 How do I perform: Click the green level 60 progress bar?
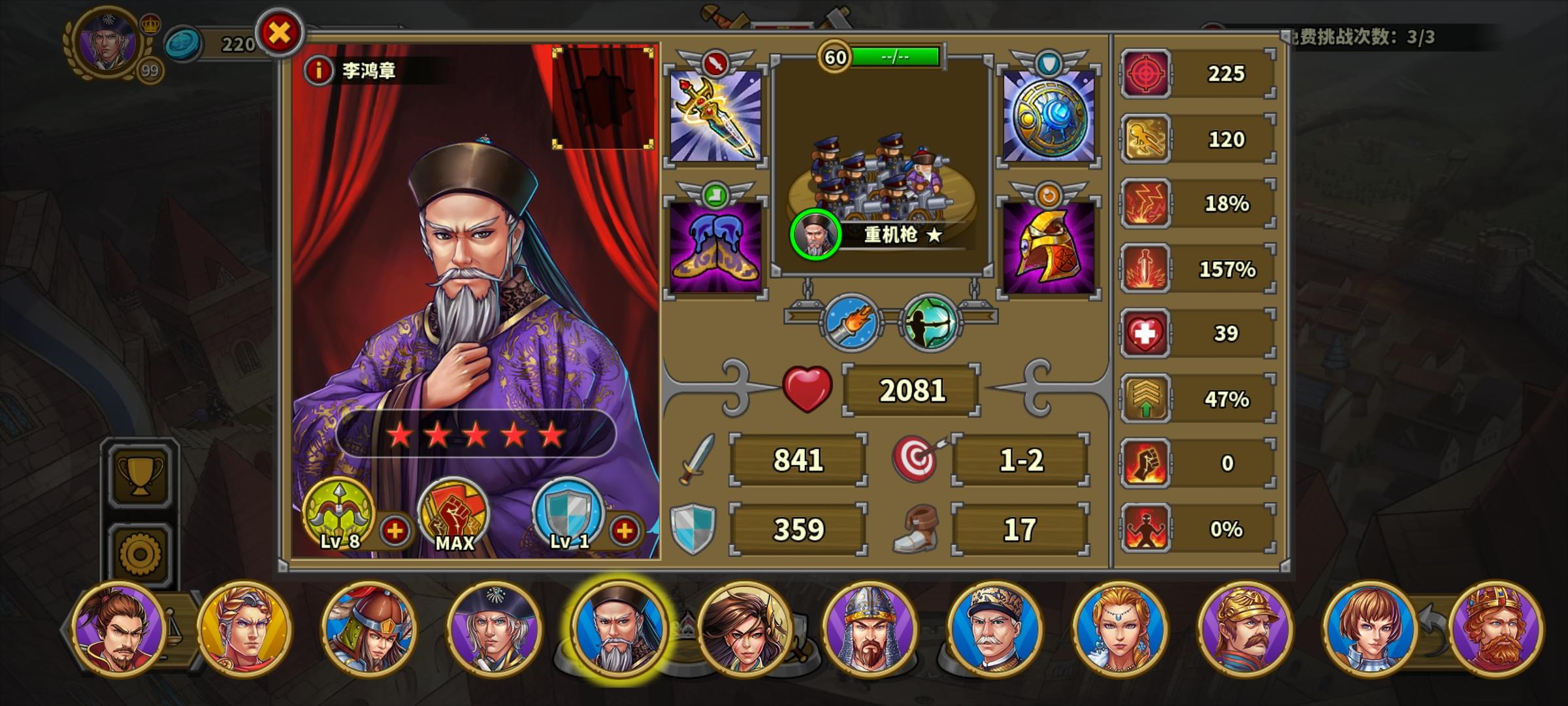(x=894, y=57)
